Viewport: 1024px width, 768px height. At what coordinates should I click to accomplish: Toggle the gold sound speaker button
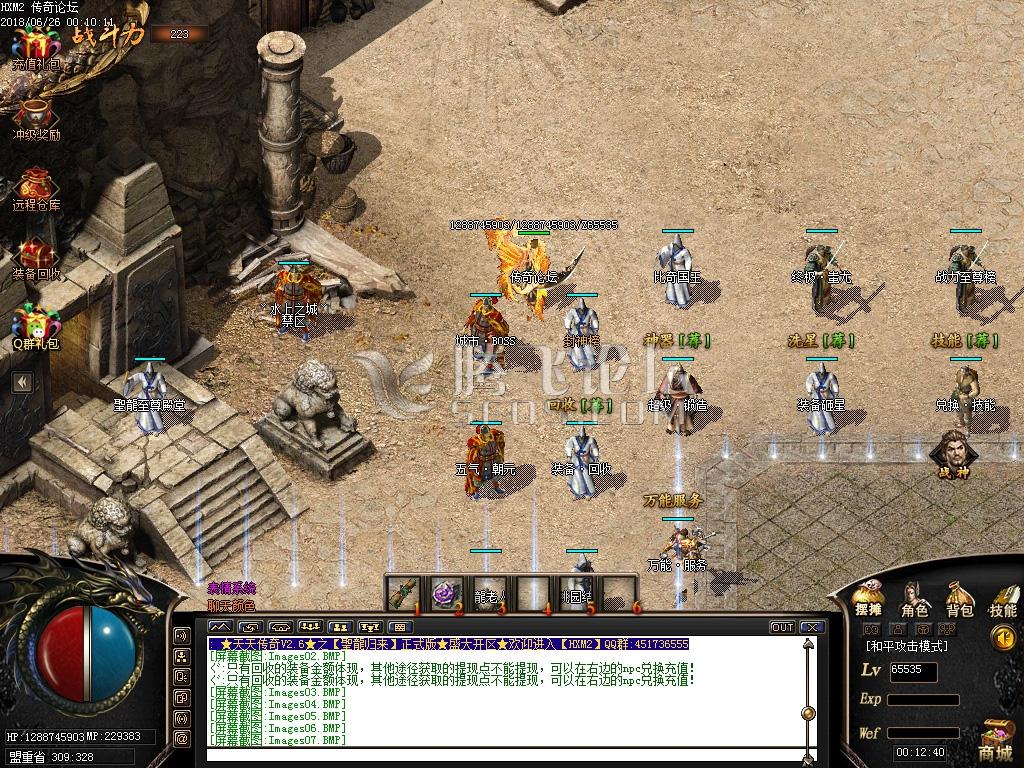point(1002,637)
